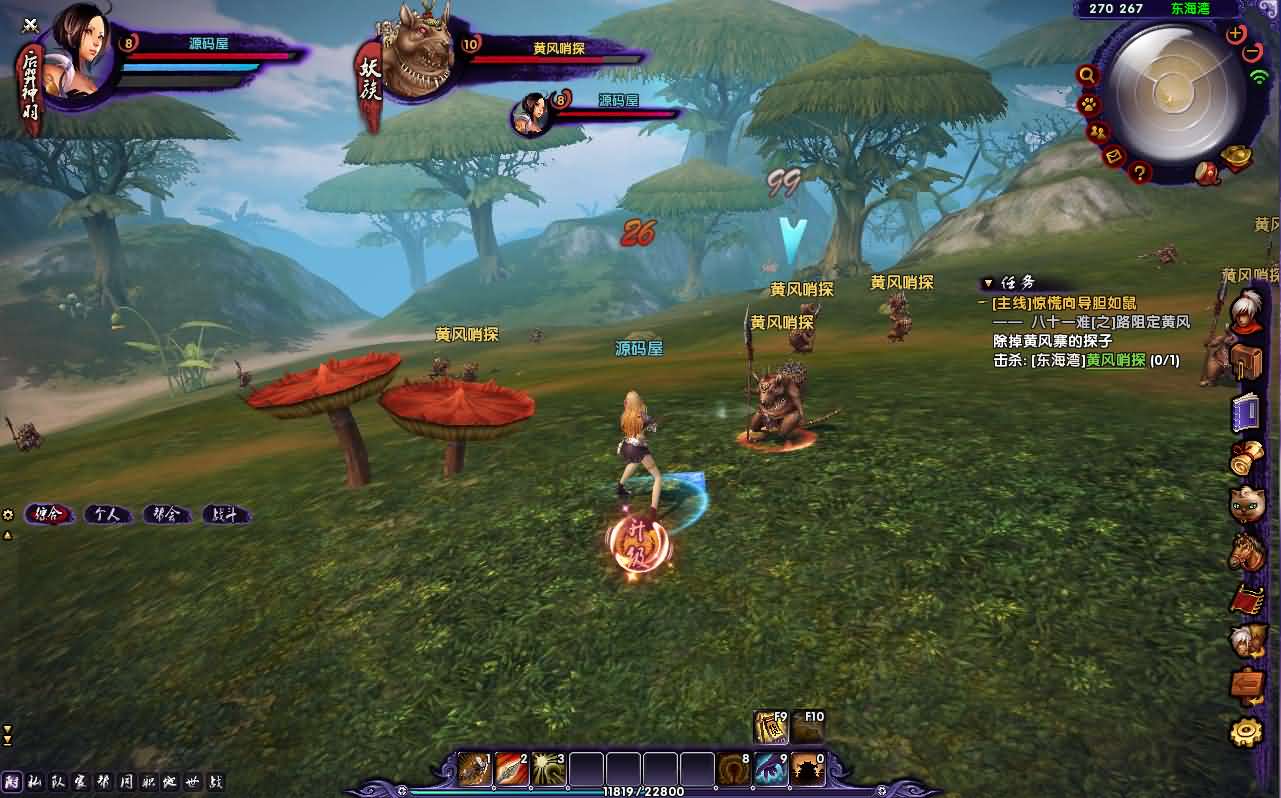
Task: Use the F9 quick item slot
Action: [x=771, y=729]
